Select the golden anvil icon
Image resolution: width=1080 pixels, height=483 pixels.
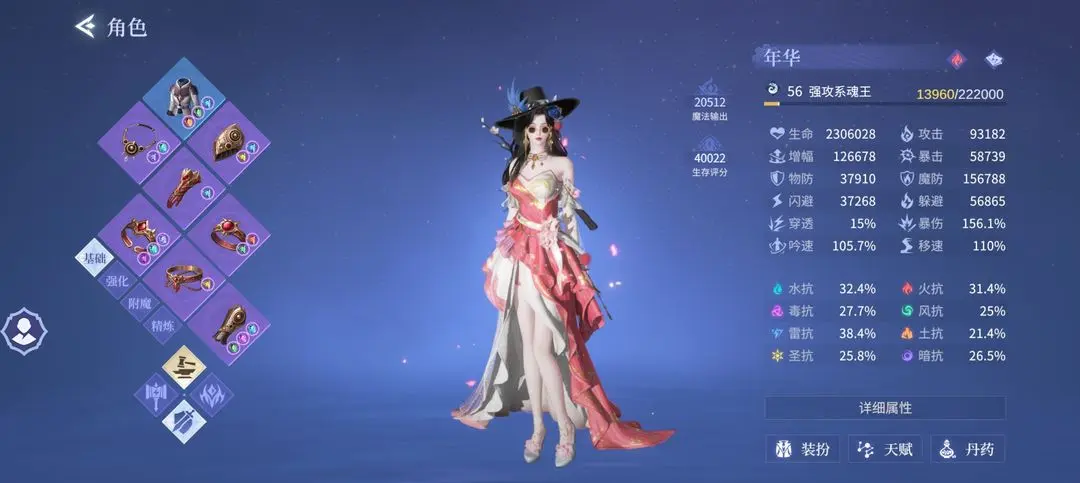pyautogui.click(x=184, y=365)
